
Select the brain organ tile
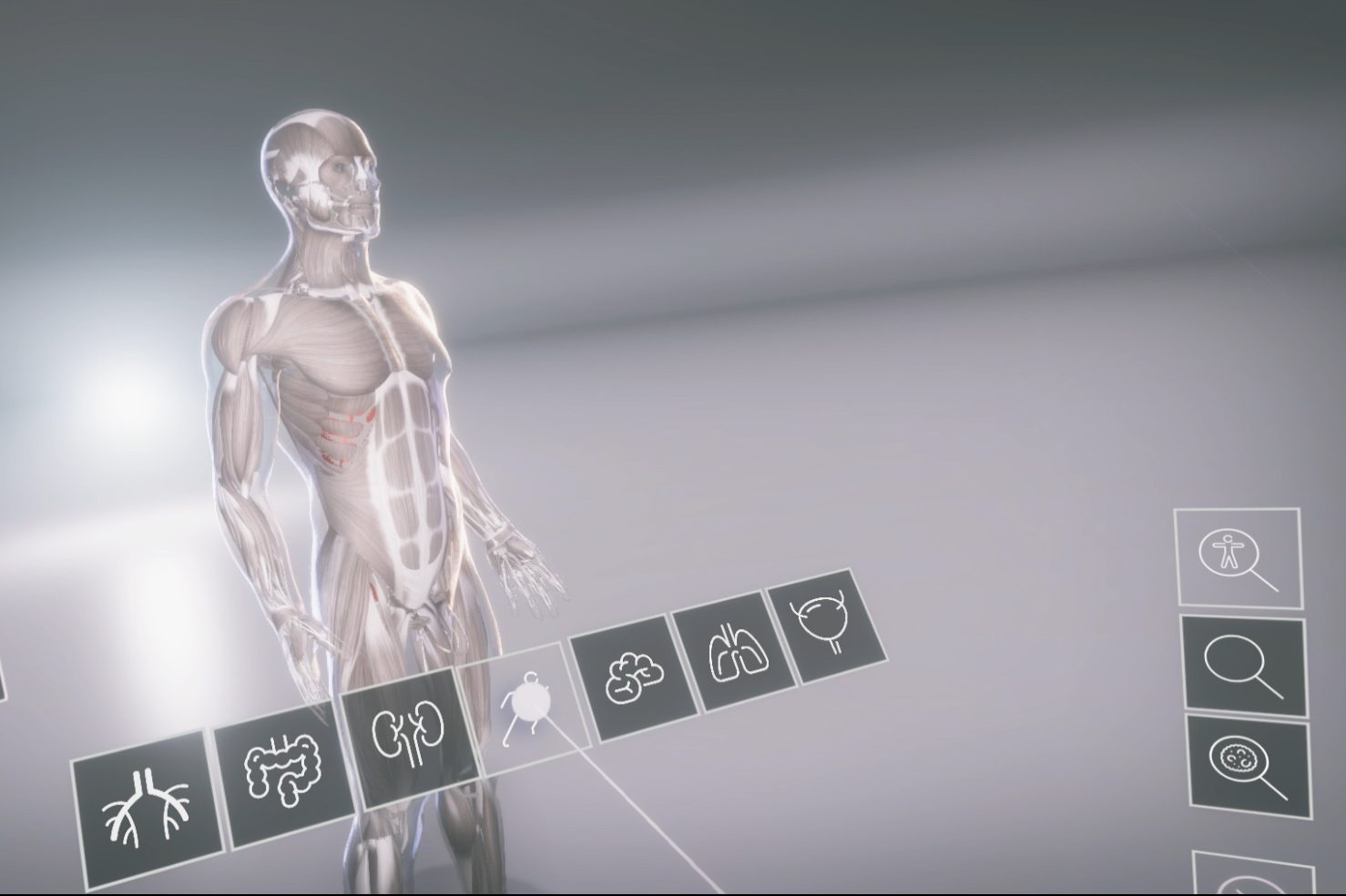[633, 676]
